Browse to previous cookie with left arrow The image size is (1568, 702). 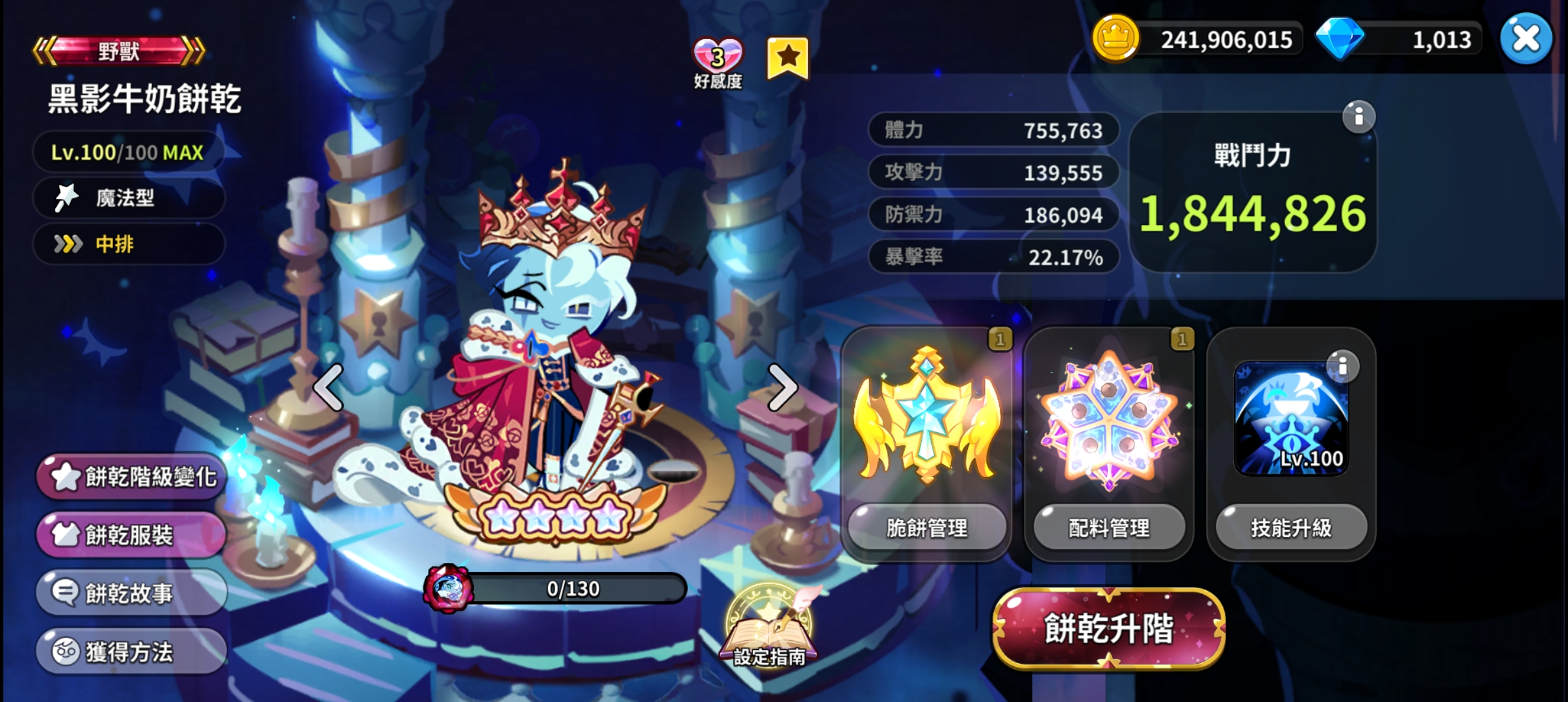[328, 389]
